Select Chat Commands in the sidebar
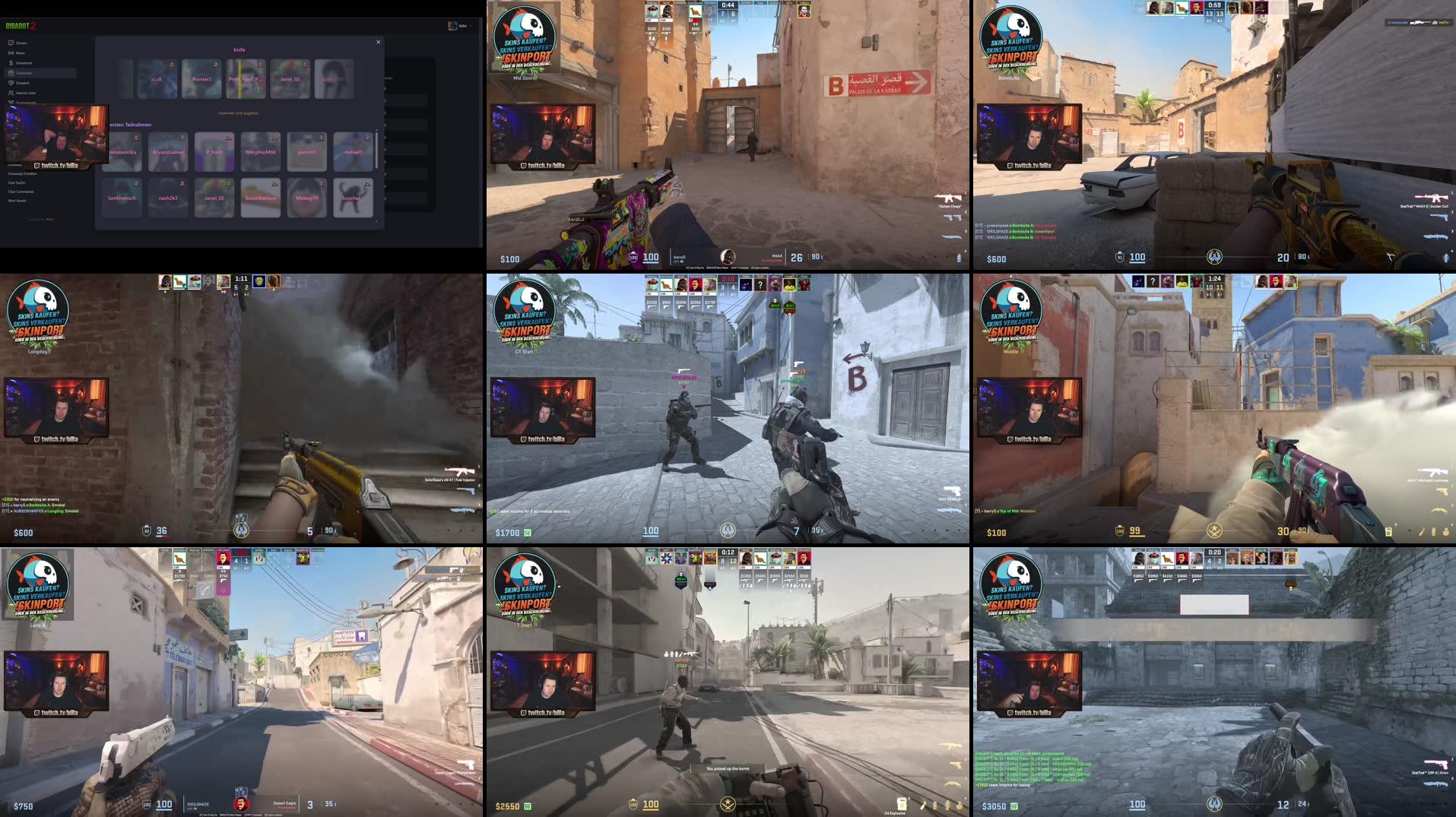 coord(23,192)
